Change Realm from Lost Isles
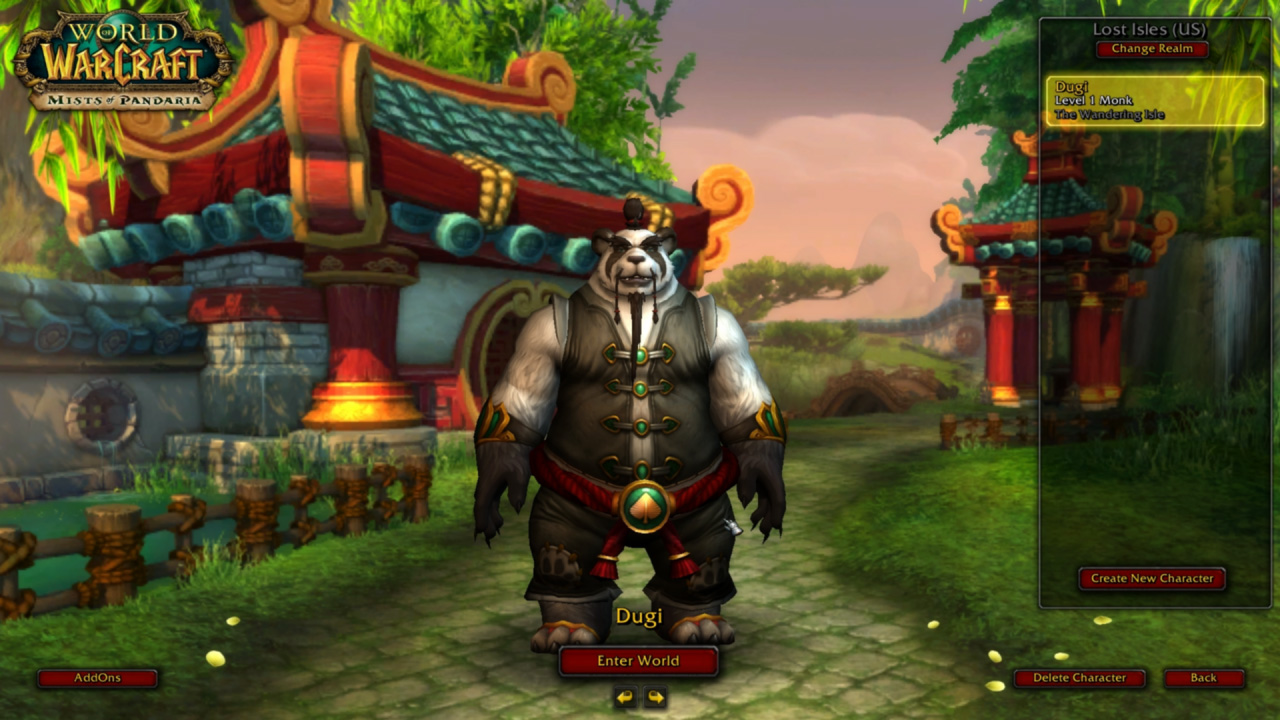Viewport: 1280px width, 720px height. 1152,49
